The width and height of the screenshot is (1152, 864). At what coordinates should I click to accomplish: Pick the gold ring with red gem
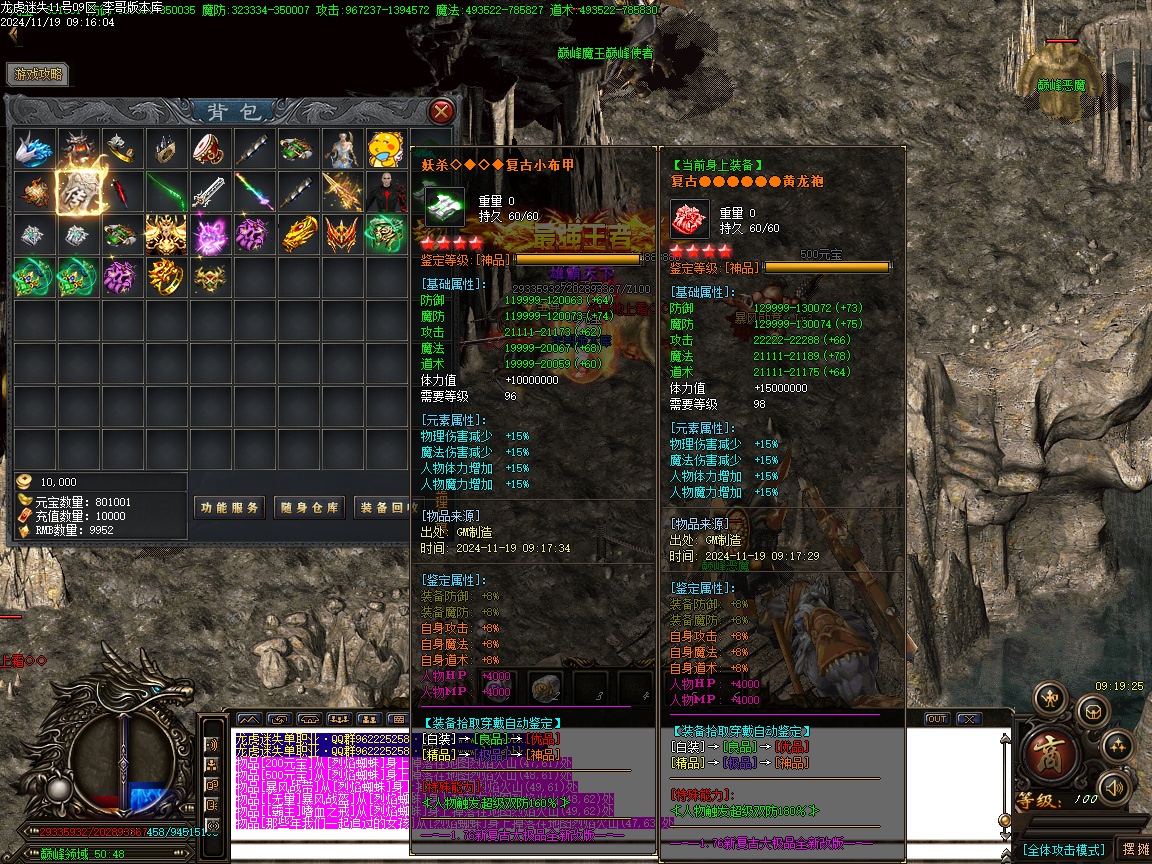pos(166,276)
